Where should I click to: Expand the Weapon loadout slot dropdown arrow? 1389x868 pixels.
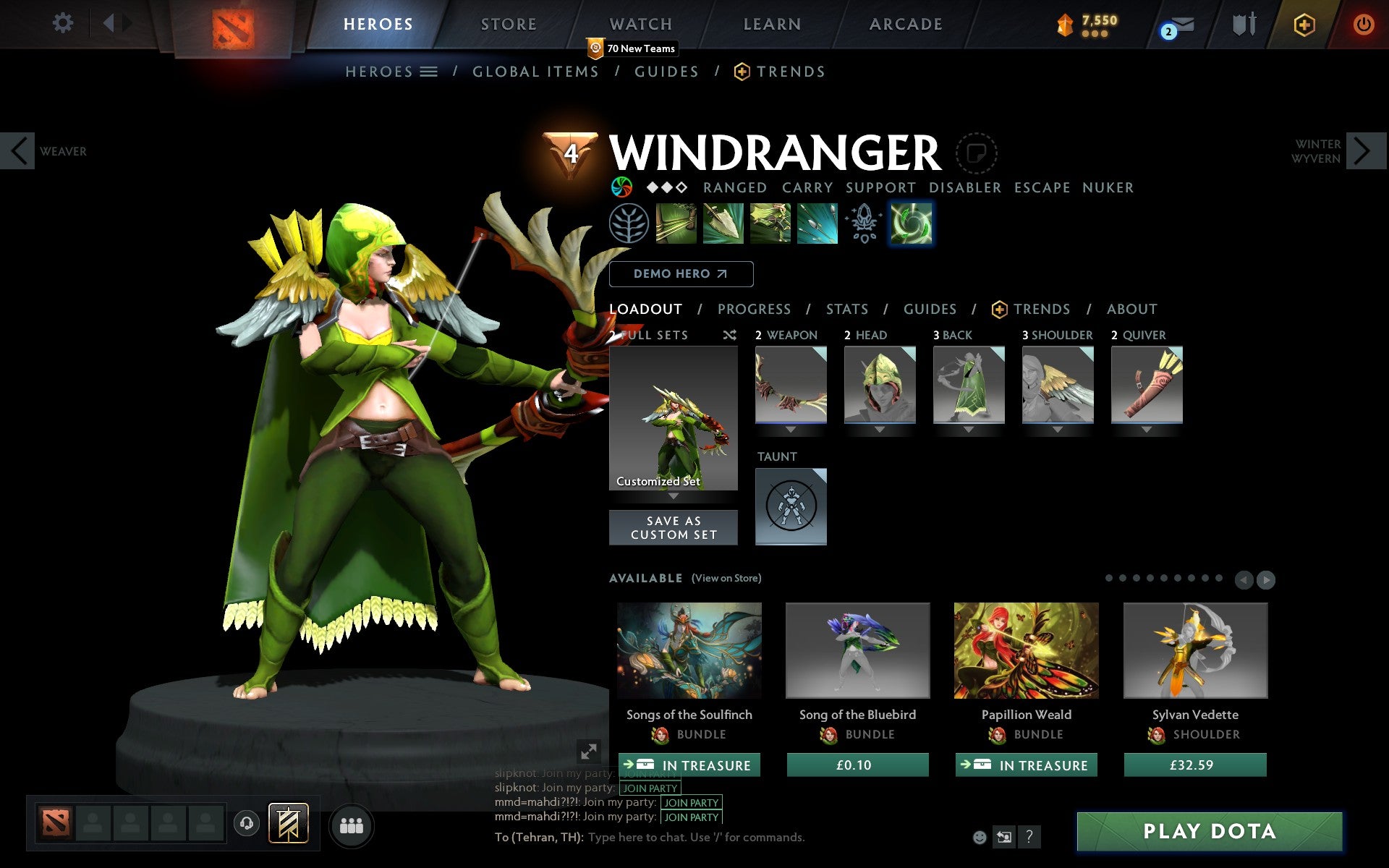[x=791, y=428]
